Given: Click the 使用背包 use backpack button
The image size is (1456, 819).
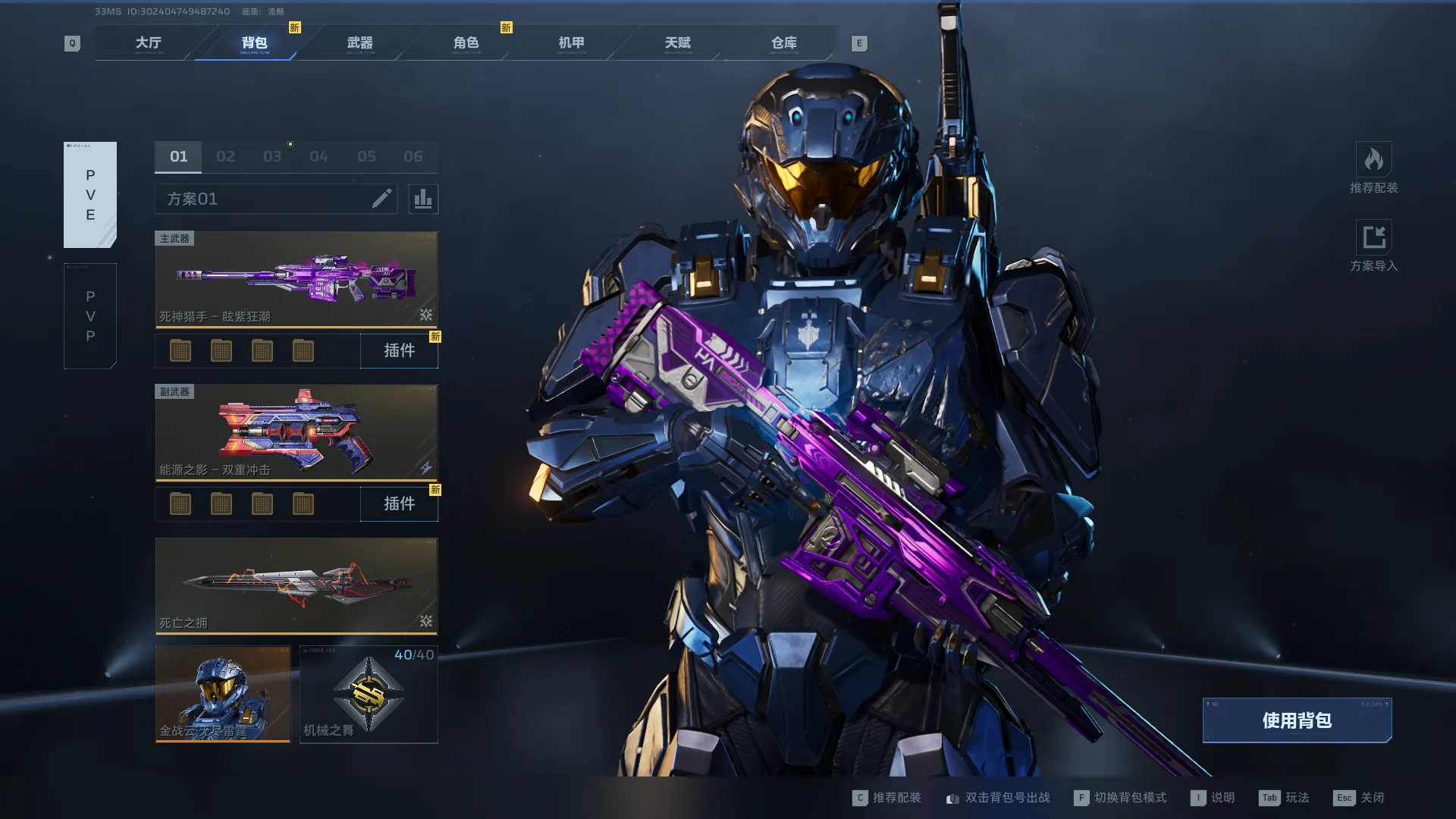Looking at the screenshot, I should tap(1297, 720).
